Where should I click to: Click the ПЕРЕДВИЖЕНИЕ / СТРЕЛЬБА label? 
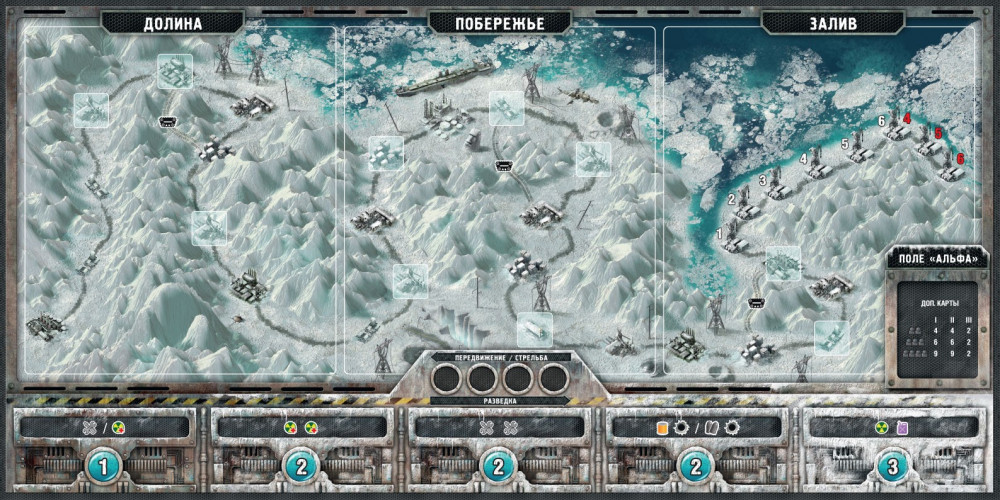pos(500,356)
